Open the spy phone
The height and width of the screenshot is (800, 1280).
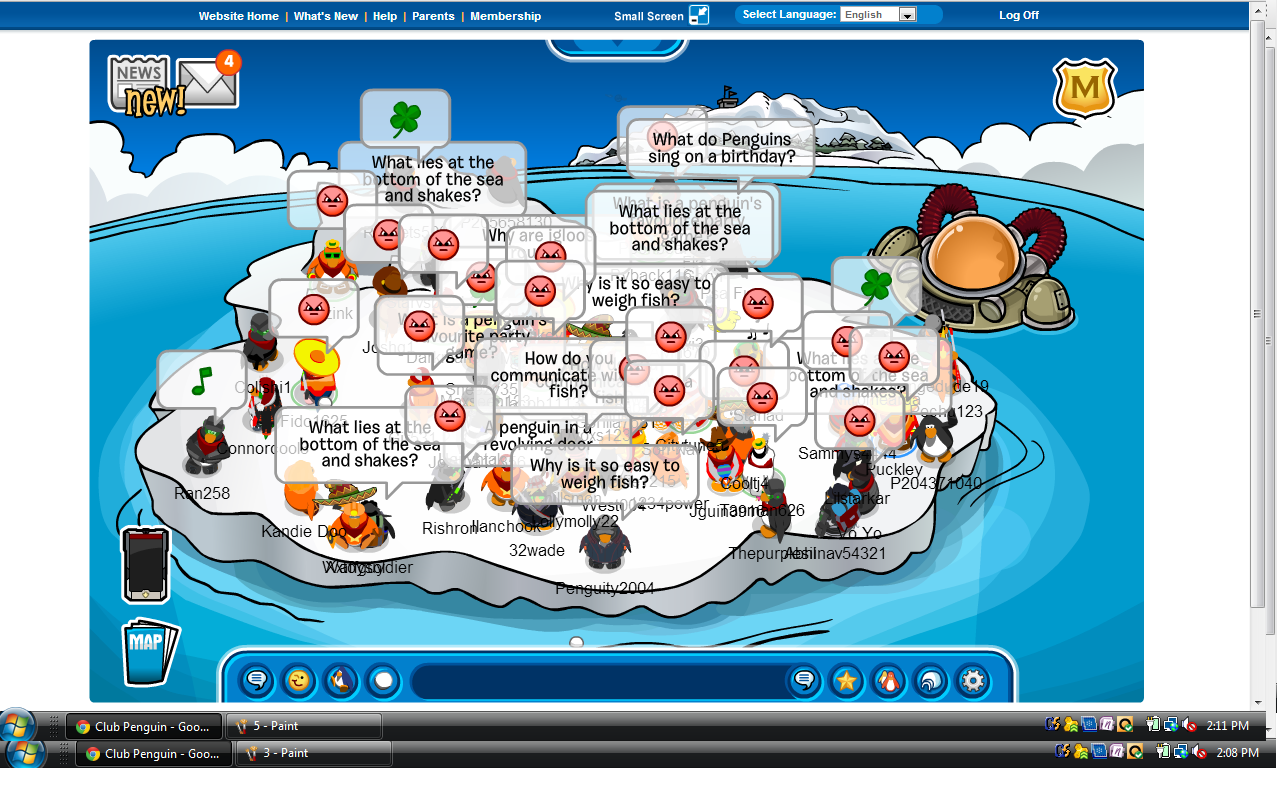[x=146, y=565]
